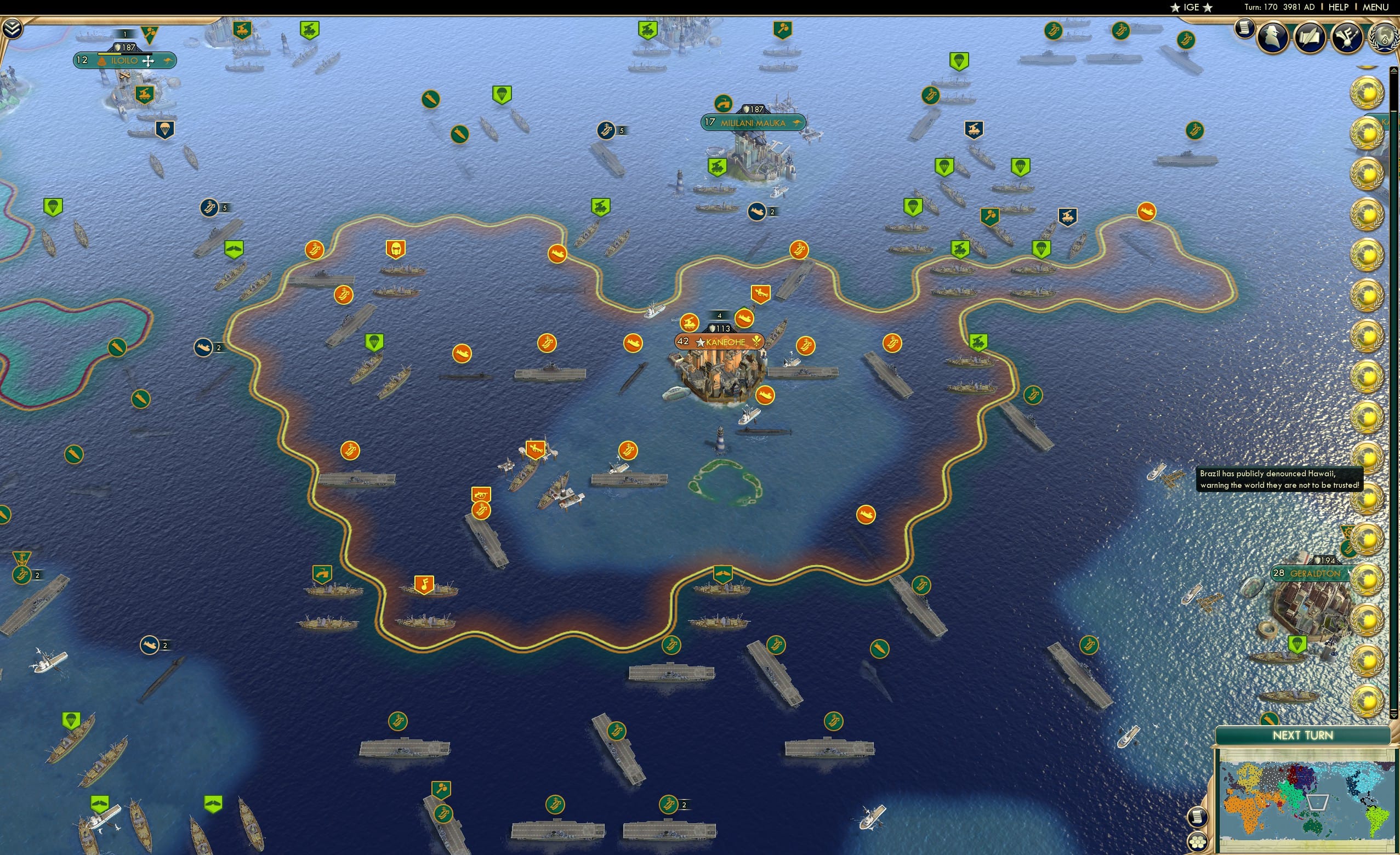1400x855 pixels.
Task: Expand Mililani Mauka's city banner
Action: point(753,123)
